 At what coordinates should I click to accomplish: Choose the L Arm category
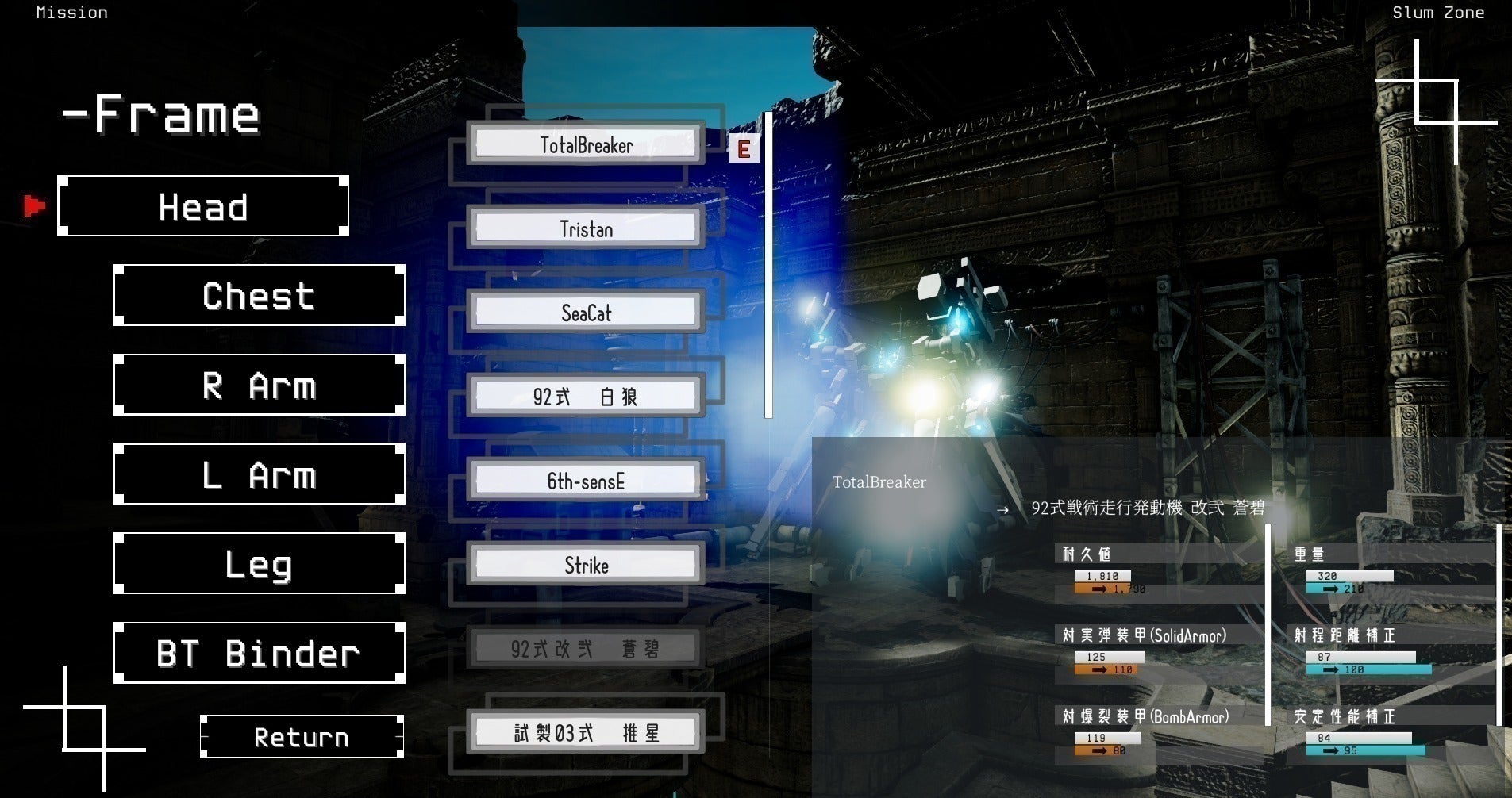260,474
